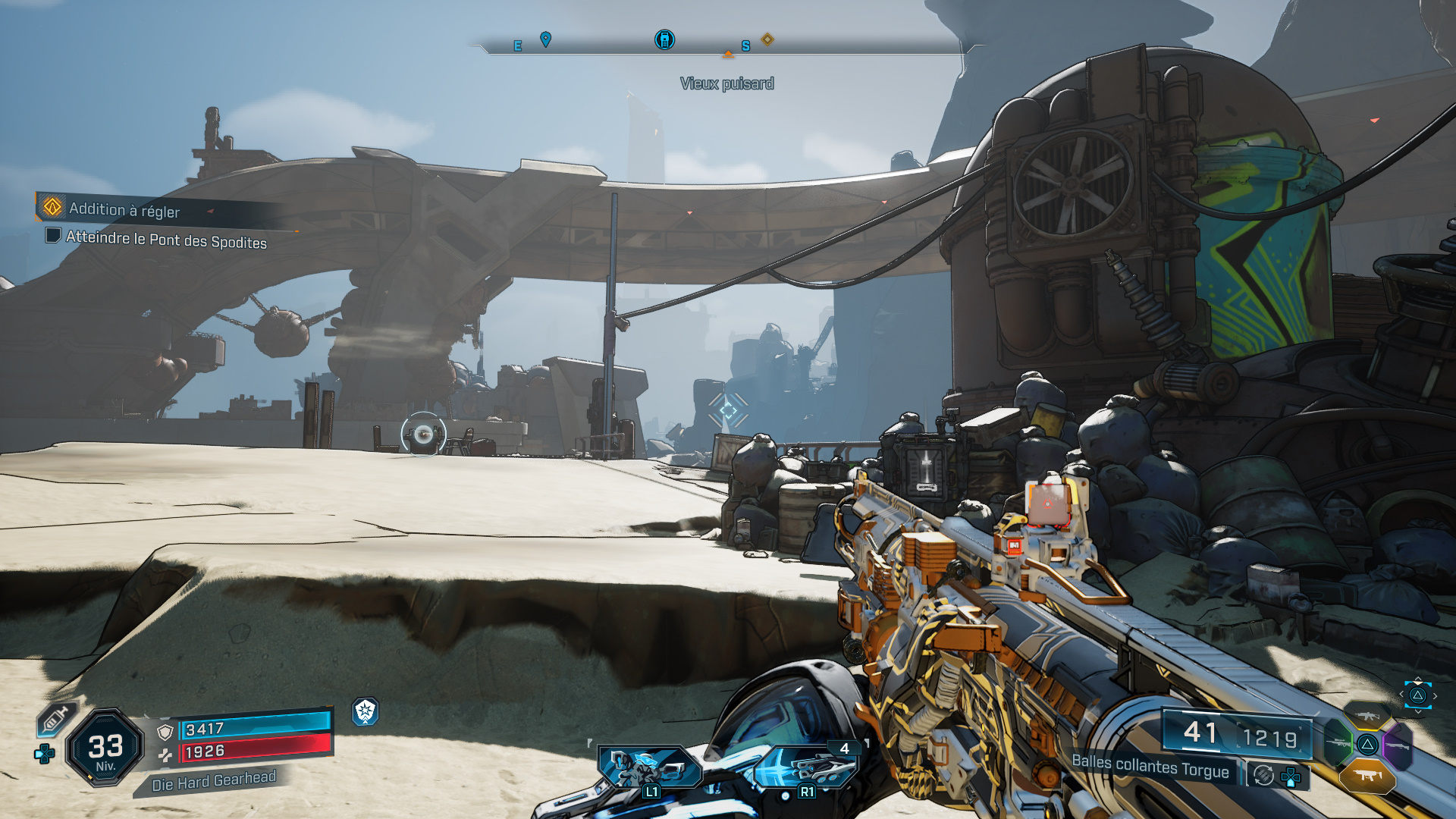
Task: Click the gold diamond quest marker on compass
Action: click(x=767, y=39)
